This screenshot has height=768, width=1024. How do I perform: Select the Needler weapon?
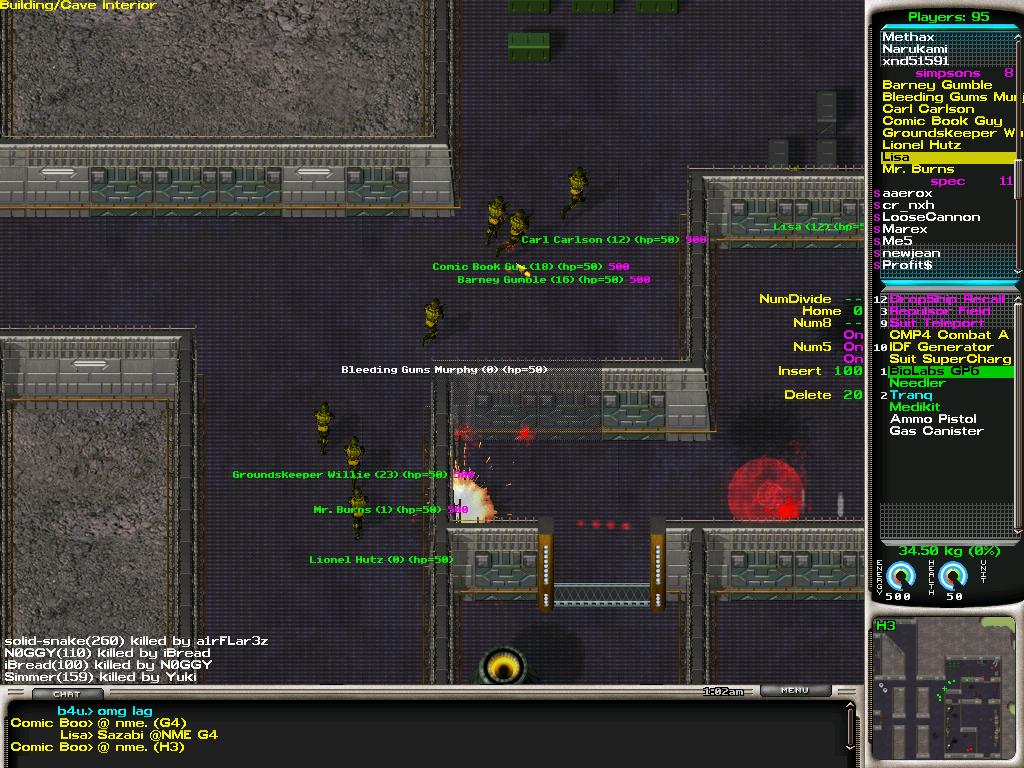point(917,383)
